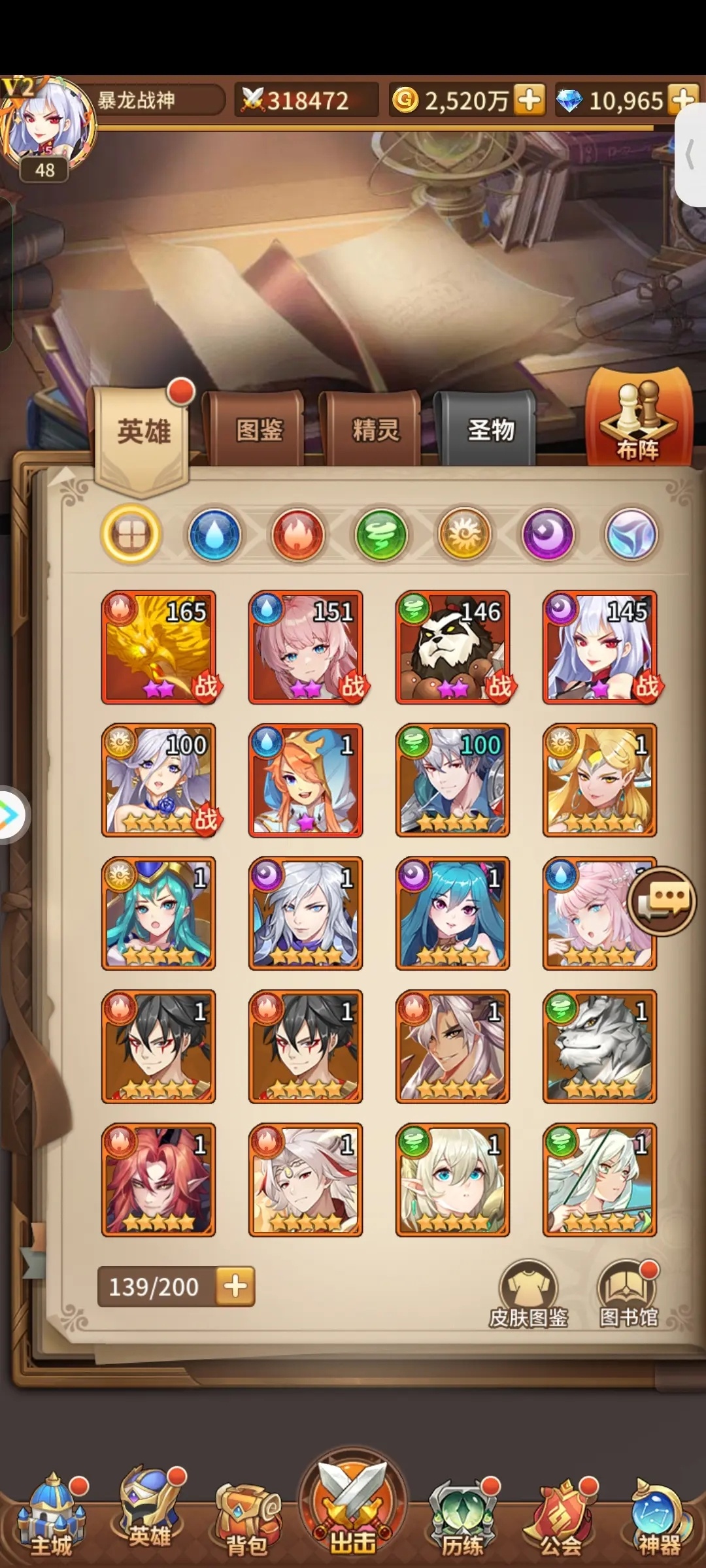The height and width of the screenshot is (1568, 706).
Task: Pick the level 151 pink-haired hero
Action: point(306,647)
